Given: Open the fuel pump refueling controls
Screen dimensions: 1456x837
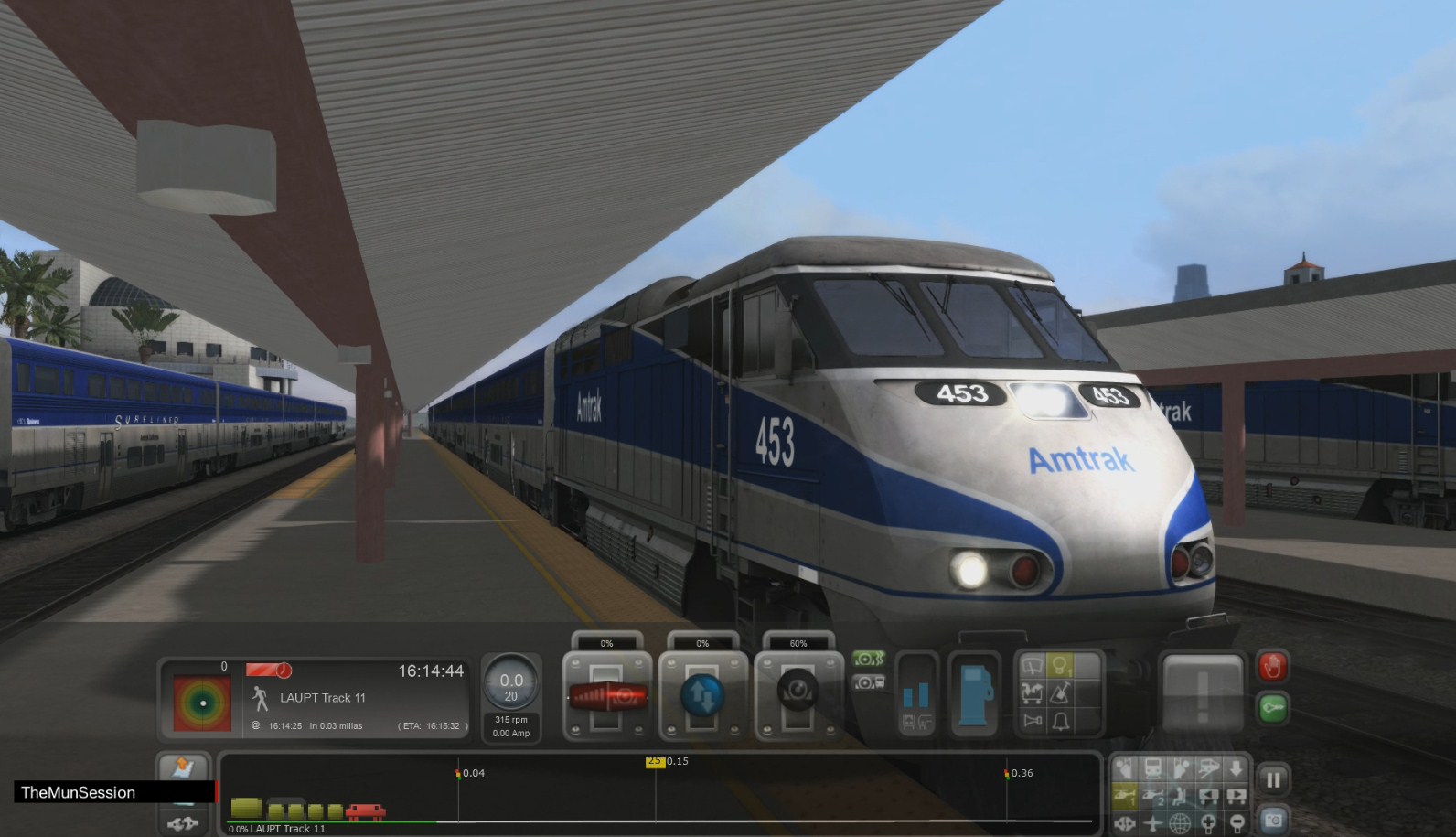Looking at the screenshot, I should tap(974, 695).
